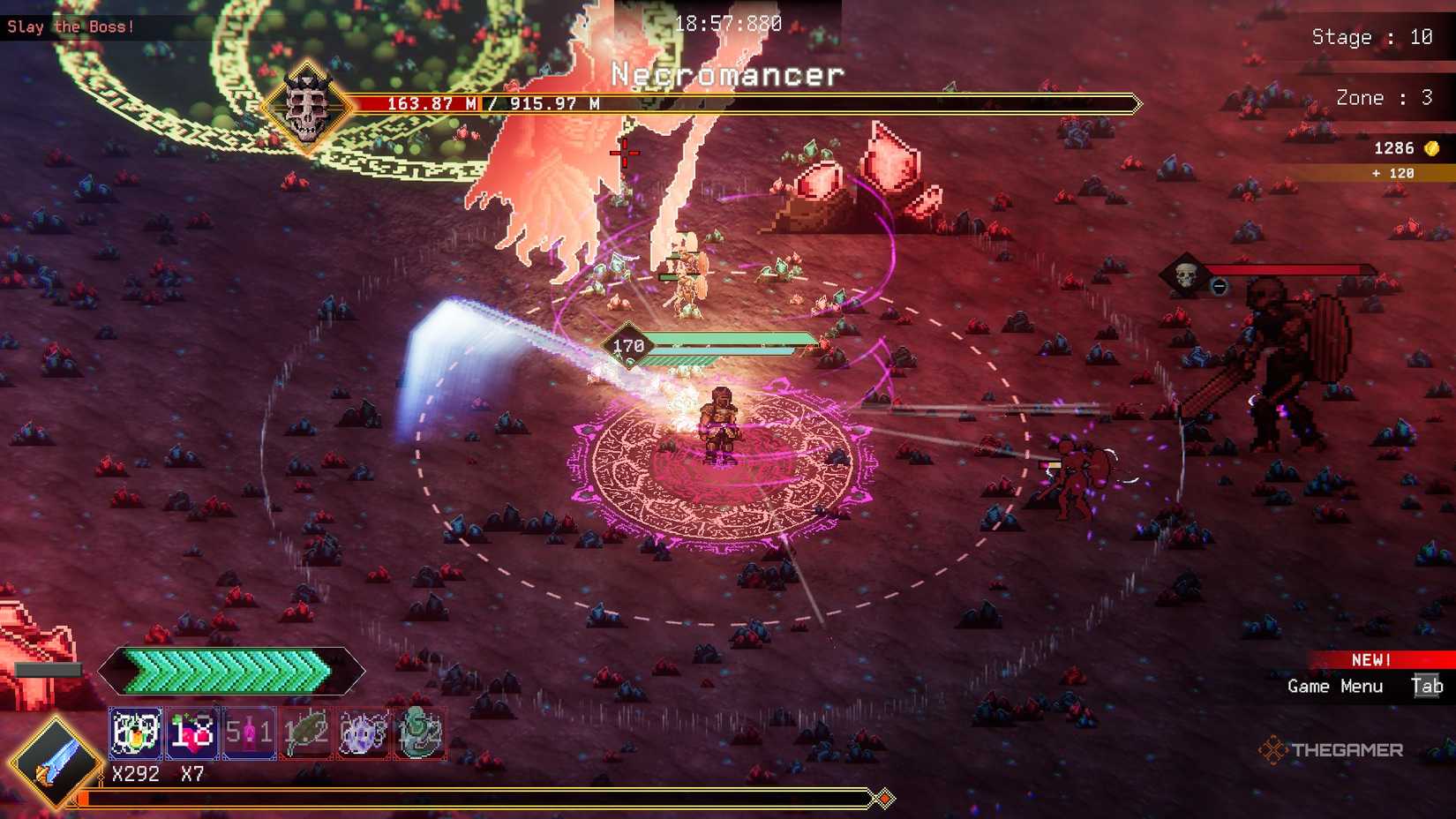Use the heart-shaped item with X7 count
Viewport: 1456px width, 819px height.
pos(191,733)
